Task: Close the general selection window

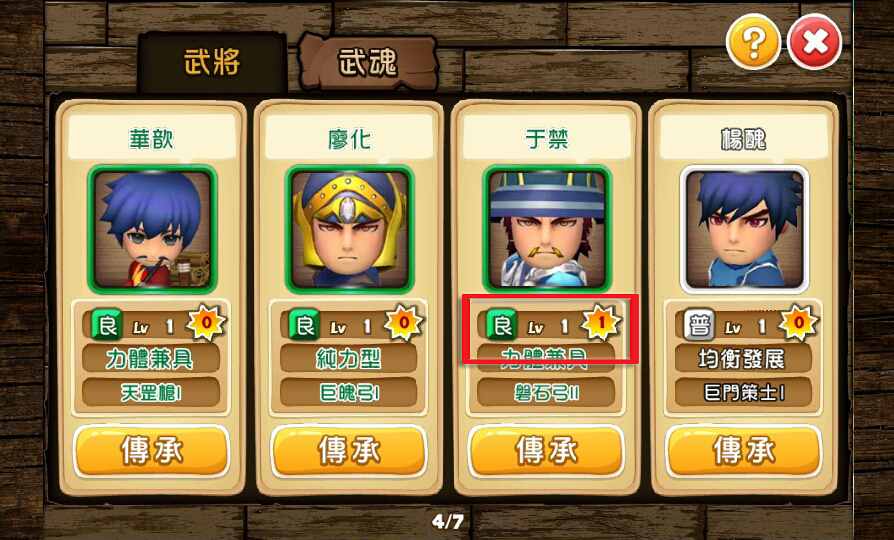Action: point(815,43)
